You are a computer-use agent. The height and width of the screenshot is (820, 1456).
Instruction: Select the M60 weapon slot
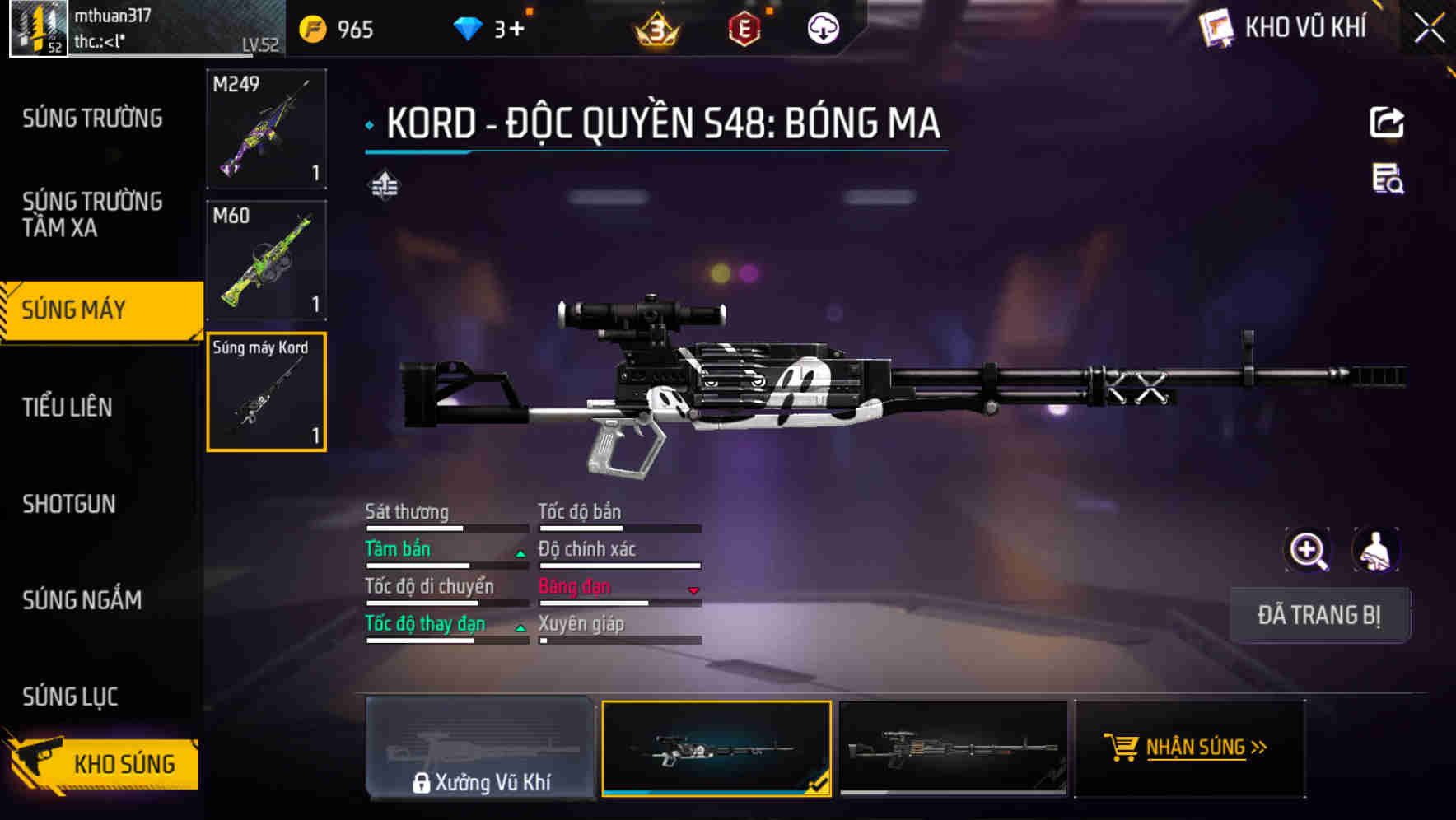[x=266, y=260]
